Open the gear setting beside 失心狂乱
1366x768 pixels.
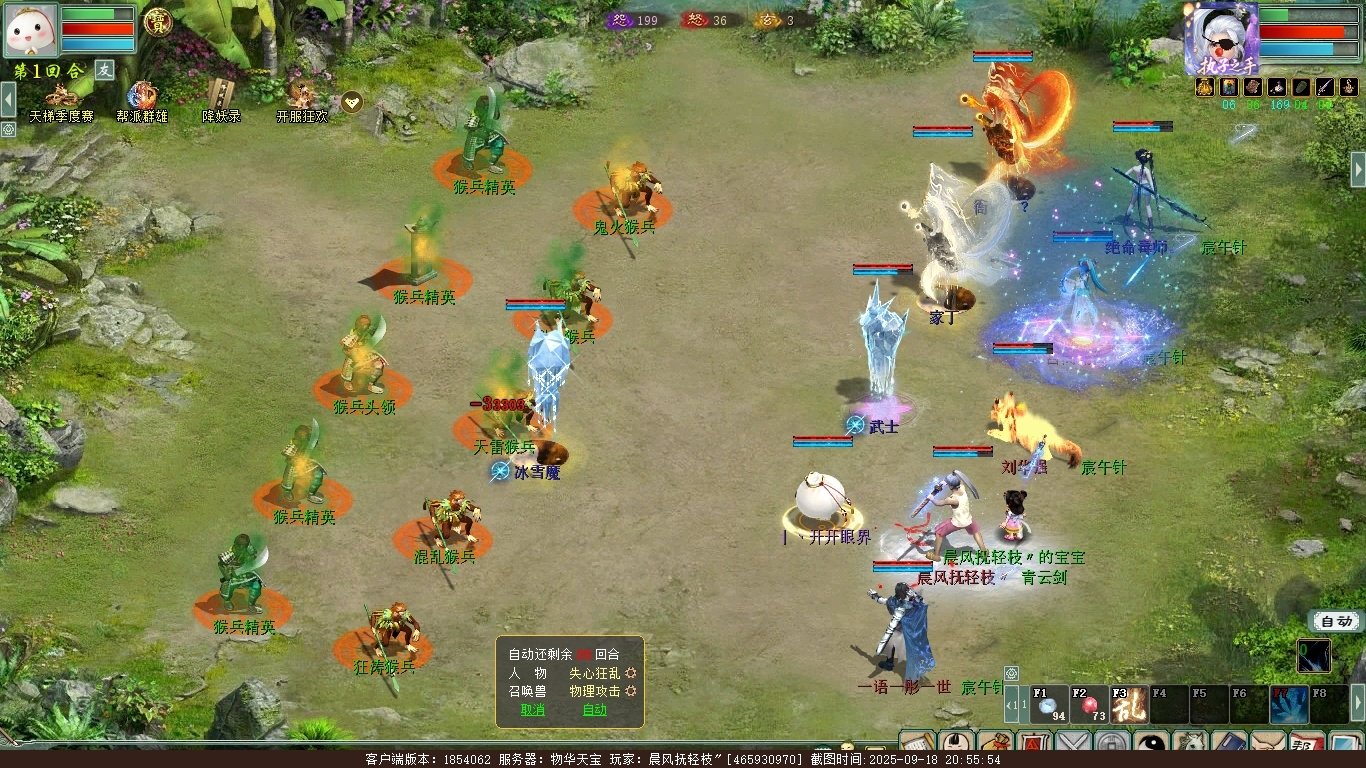(631, 673)
